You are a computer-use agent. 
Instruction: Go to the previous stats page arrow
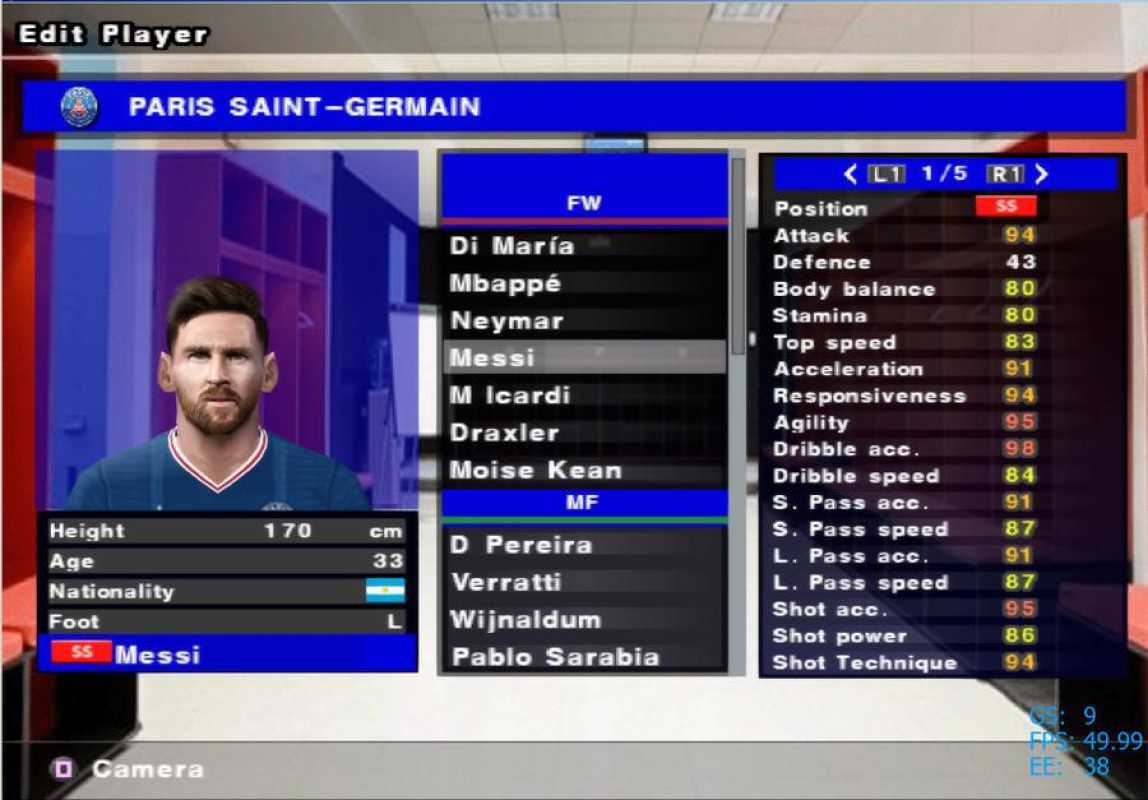coord(850,174)
